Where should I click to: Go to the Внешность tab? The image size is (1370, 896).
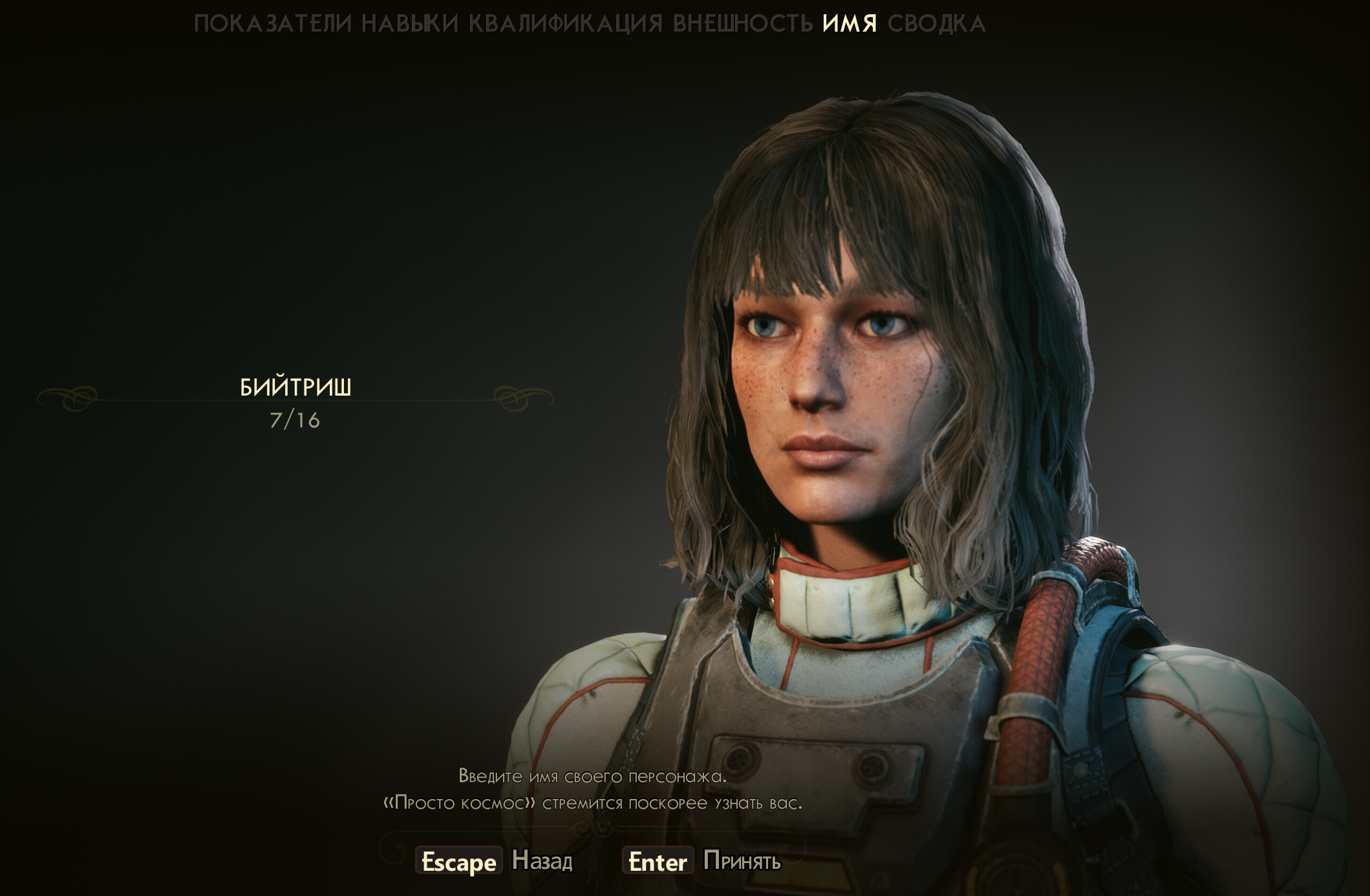743,24
